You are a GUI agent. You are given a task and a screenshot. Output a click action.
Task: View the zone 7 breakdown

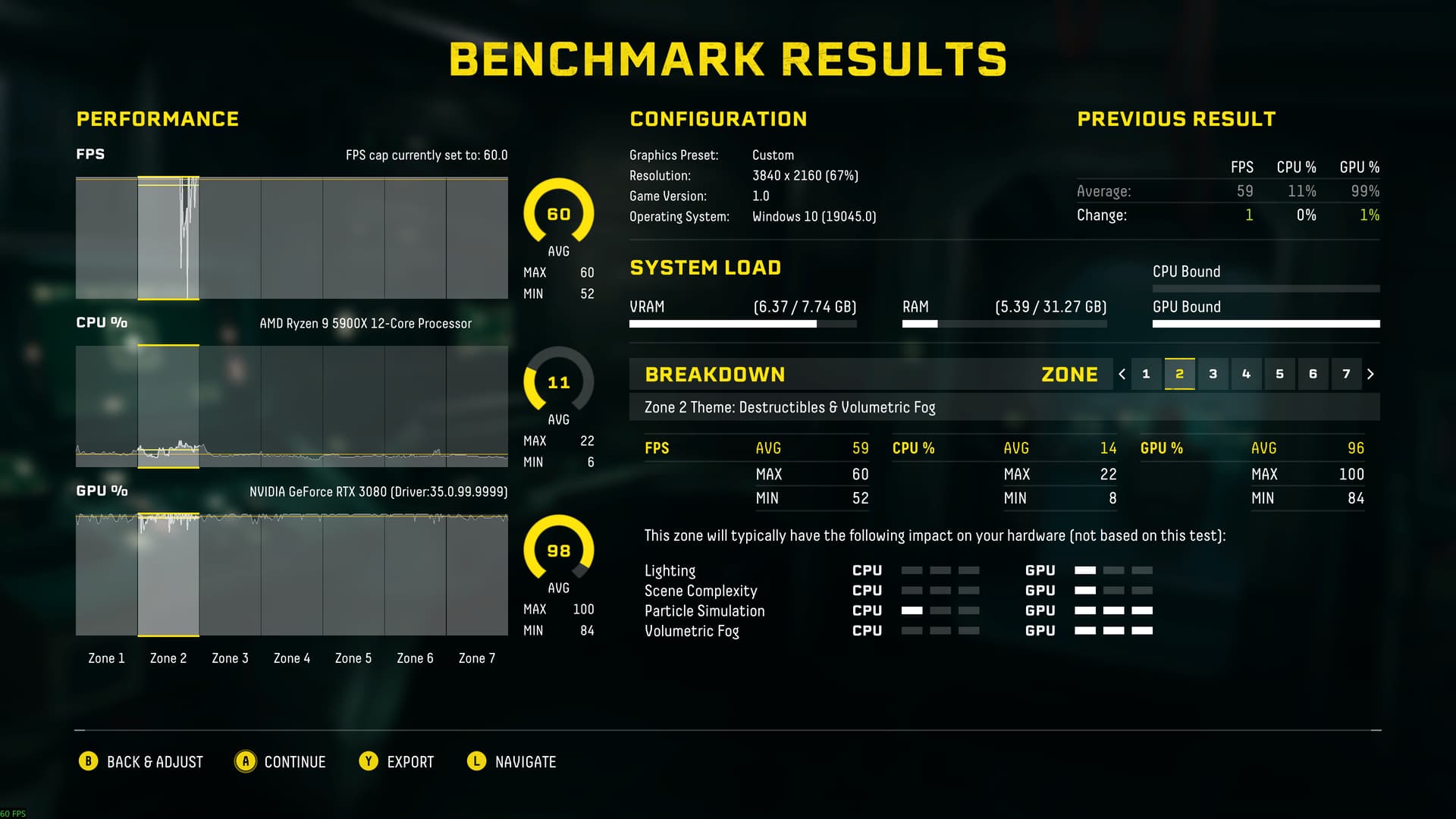(x=1346, y=374)
